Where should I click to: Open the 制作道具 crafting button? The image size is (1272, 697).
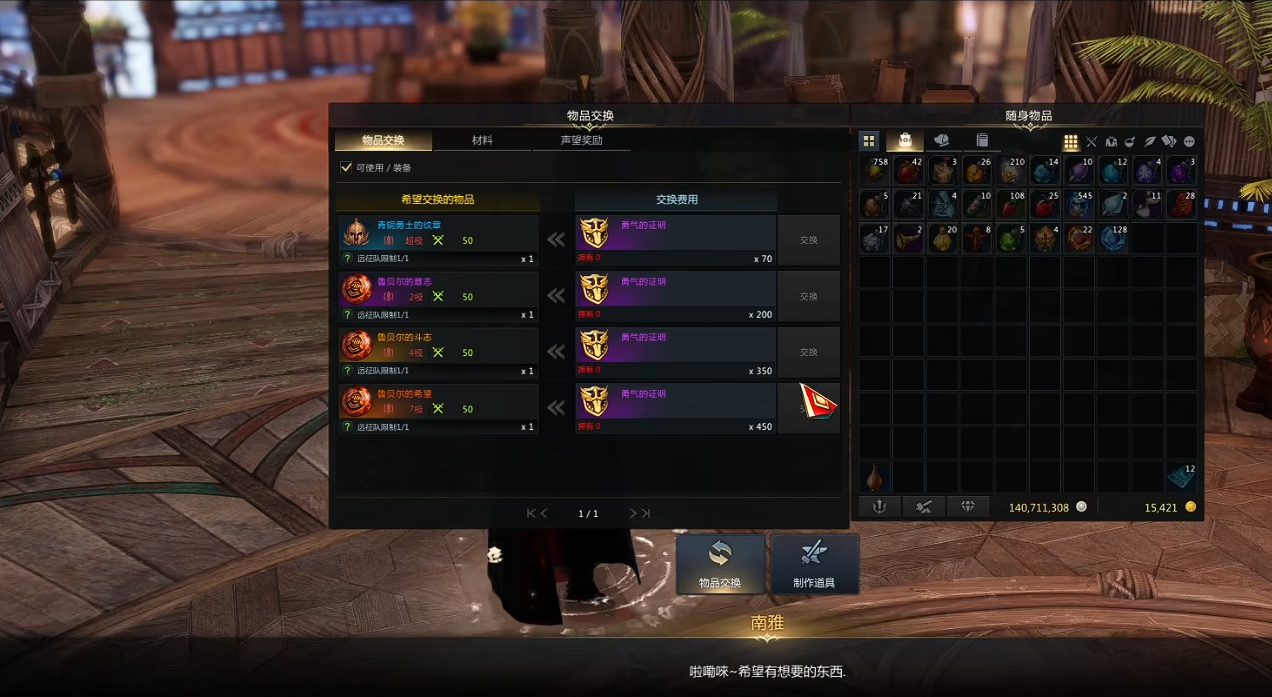click(x=813, y=564)
